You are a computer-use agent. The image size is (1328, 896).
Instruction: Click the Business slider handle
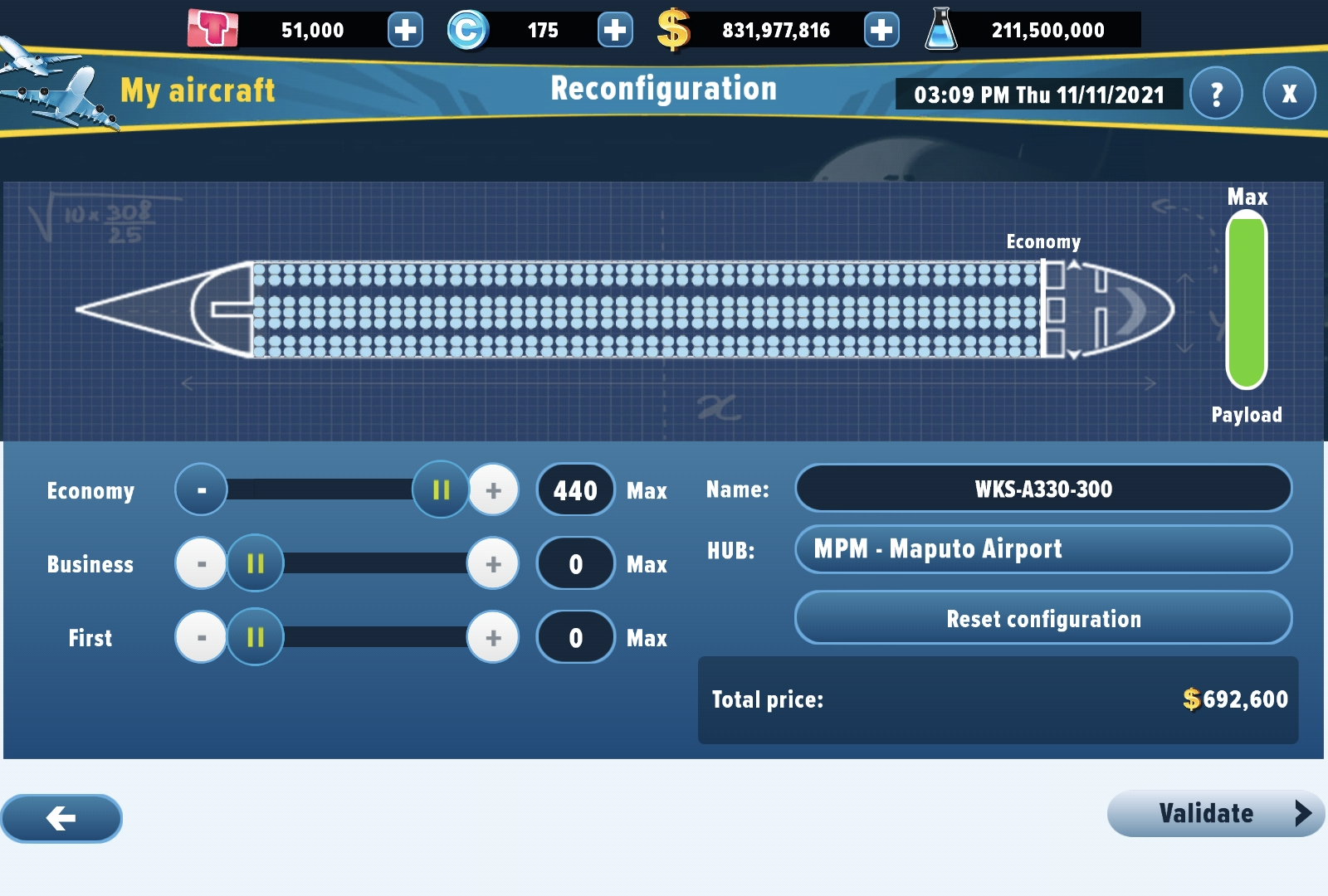coord(256,564)
